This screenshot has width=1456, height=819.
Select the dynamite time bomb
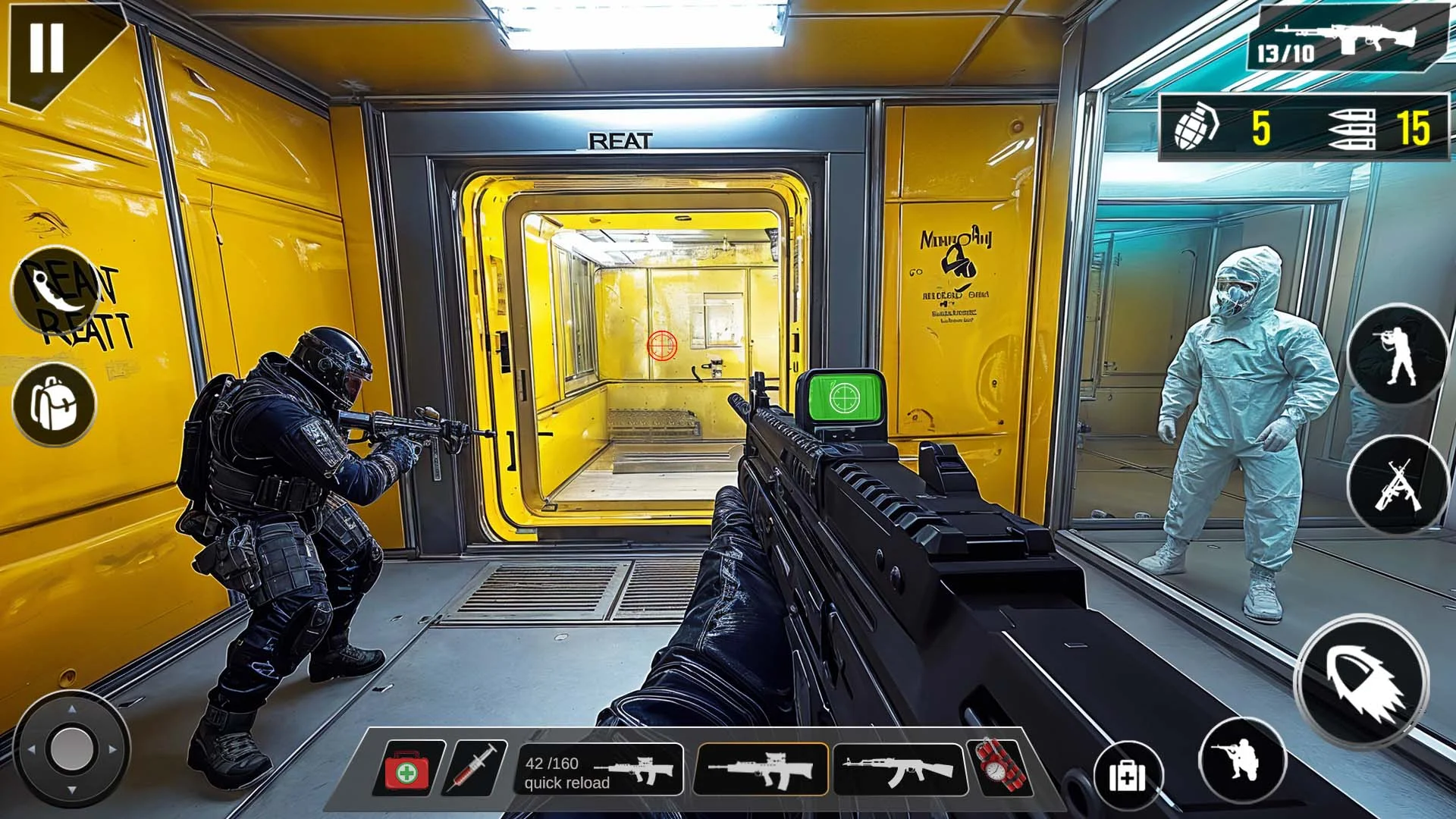(x=1000, y=767)
